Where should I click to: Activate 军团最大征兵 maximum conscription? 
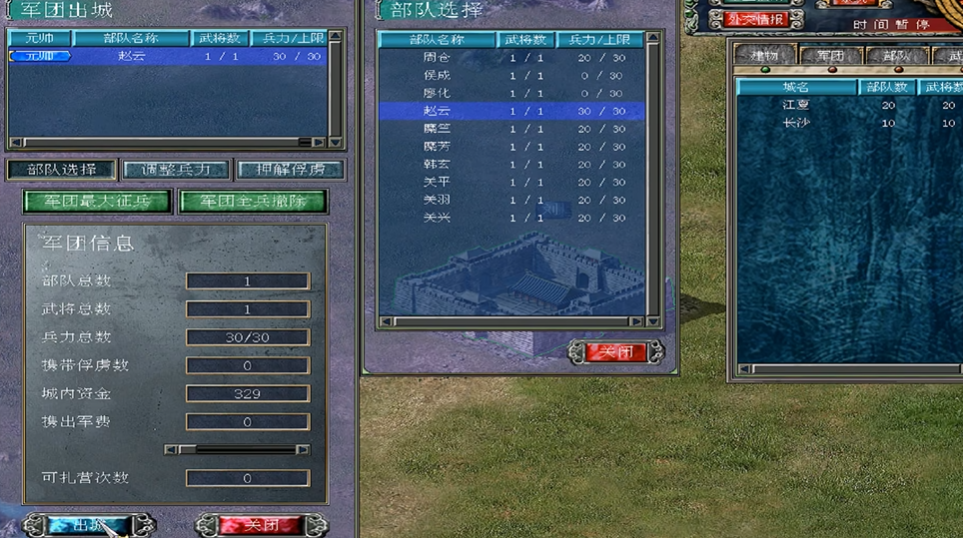tap(97, 202)
